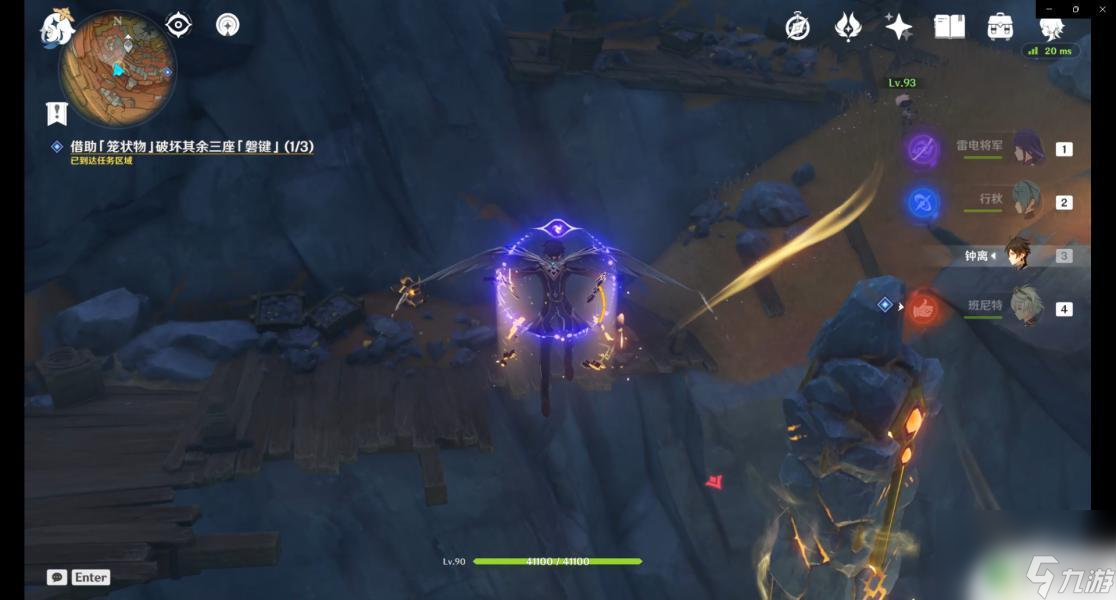This screenshot has width=1116, height=600.
Task: Open the battle pass wings icon
Action: coord(848,27)
